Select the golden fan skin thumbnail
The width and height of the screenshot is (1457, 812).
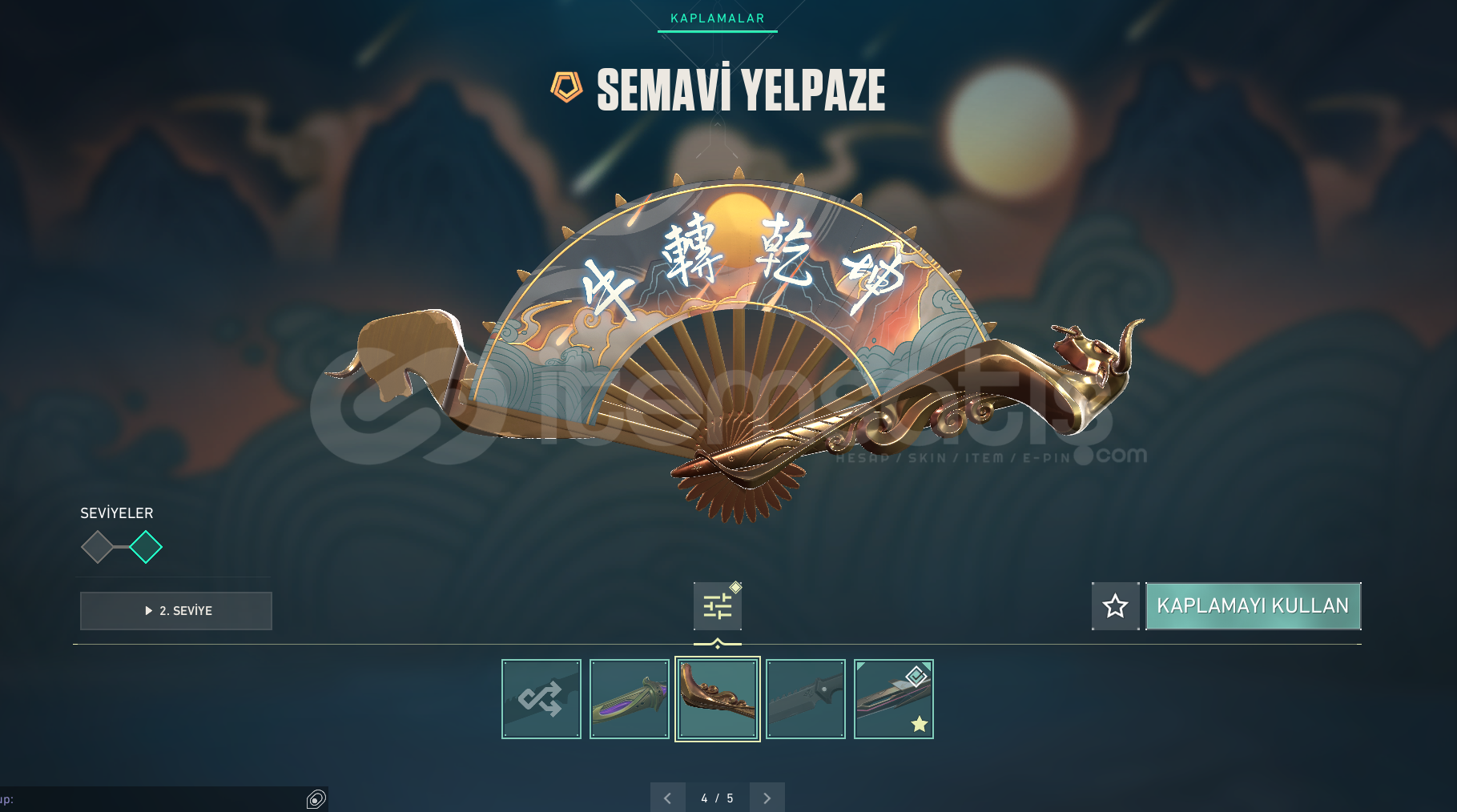718,699
